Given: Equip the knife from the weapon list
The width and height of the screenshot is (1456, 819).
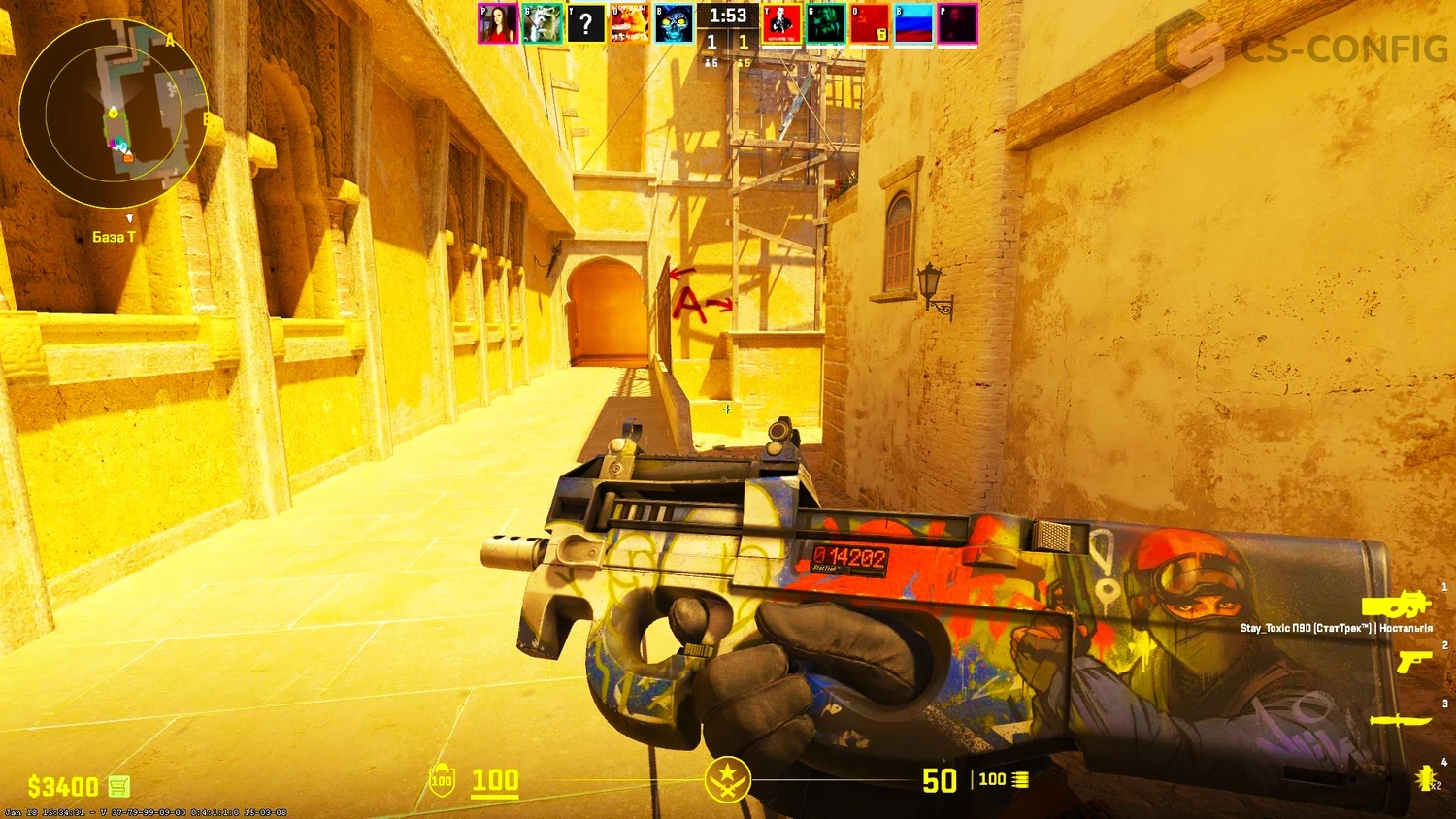Looking at the screenshot, I should 1401,720.
